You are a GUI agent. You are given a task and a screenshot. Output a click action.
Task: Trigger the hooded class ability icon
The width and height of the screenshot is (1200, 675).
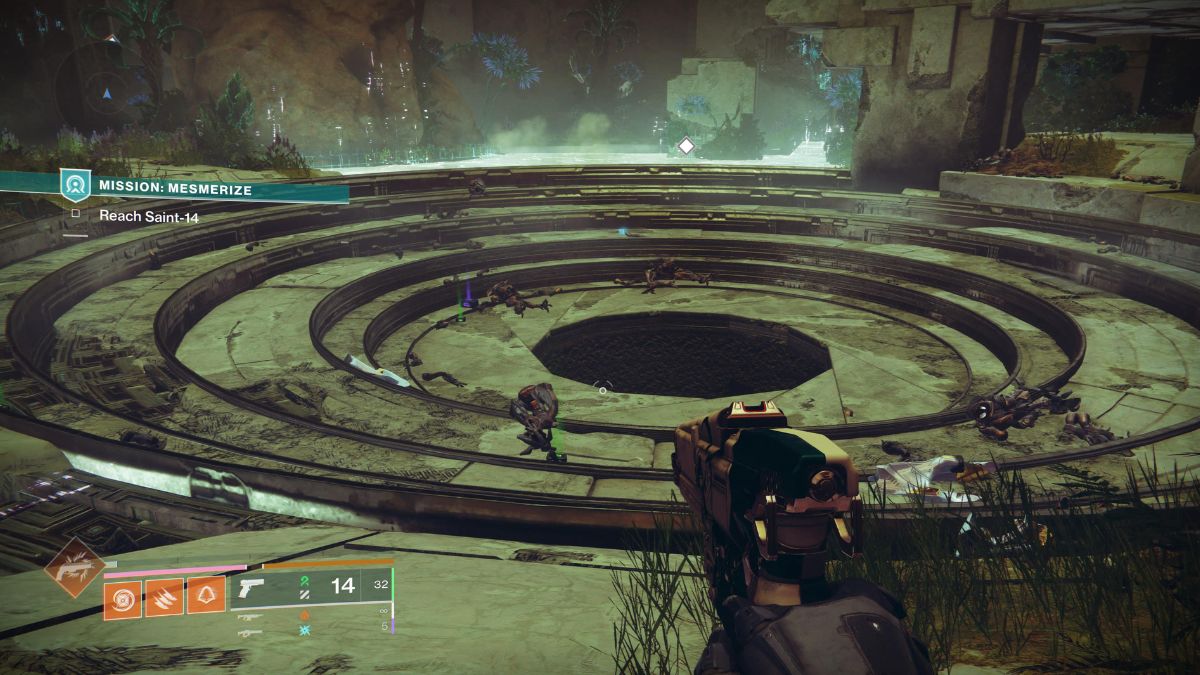(x=206, y=599)
